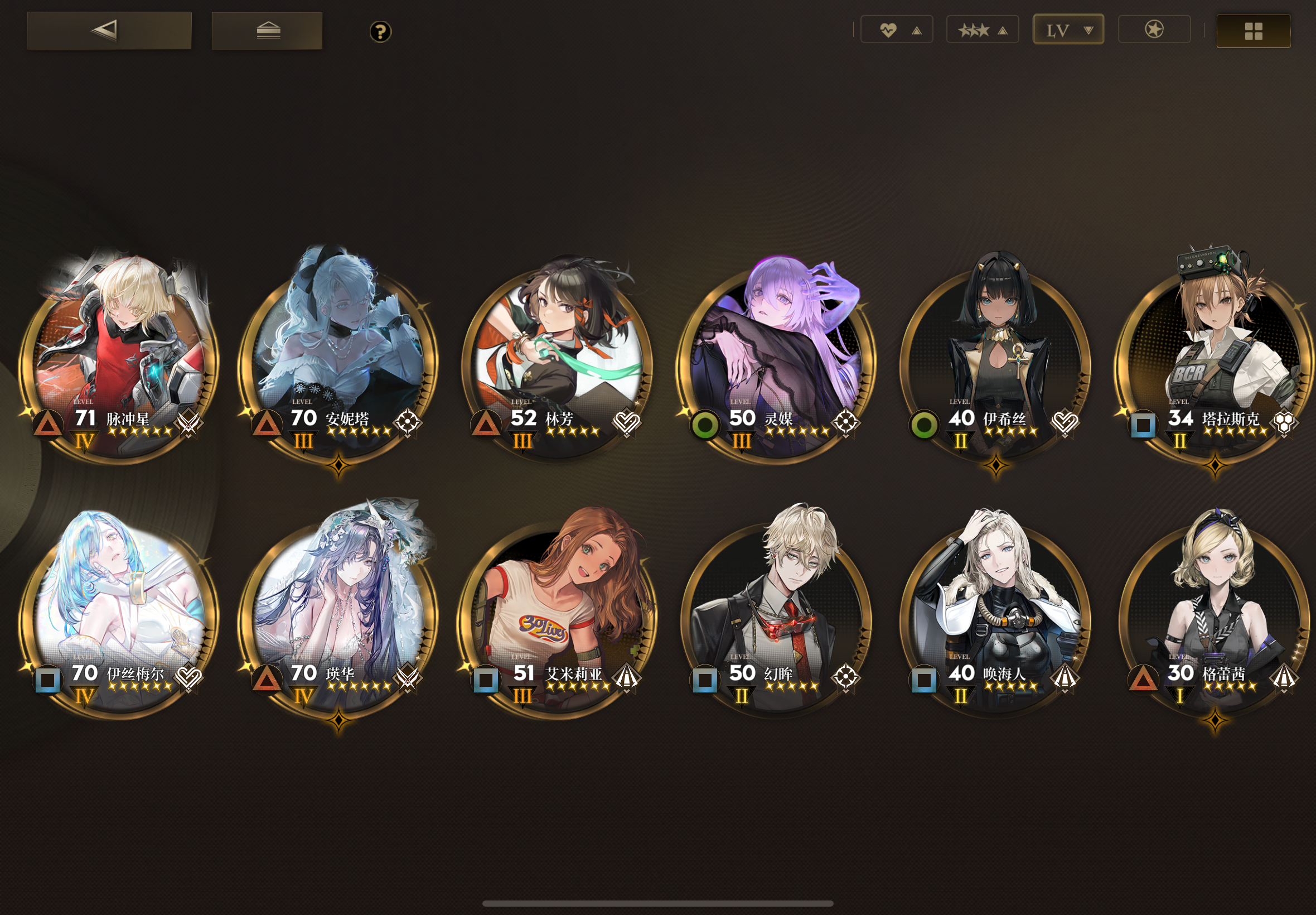Screen dimensions: 1316x915
Task: Click the blue square element icon on 塔拉斯克
Action: 1144,425
